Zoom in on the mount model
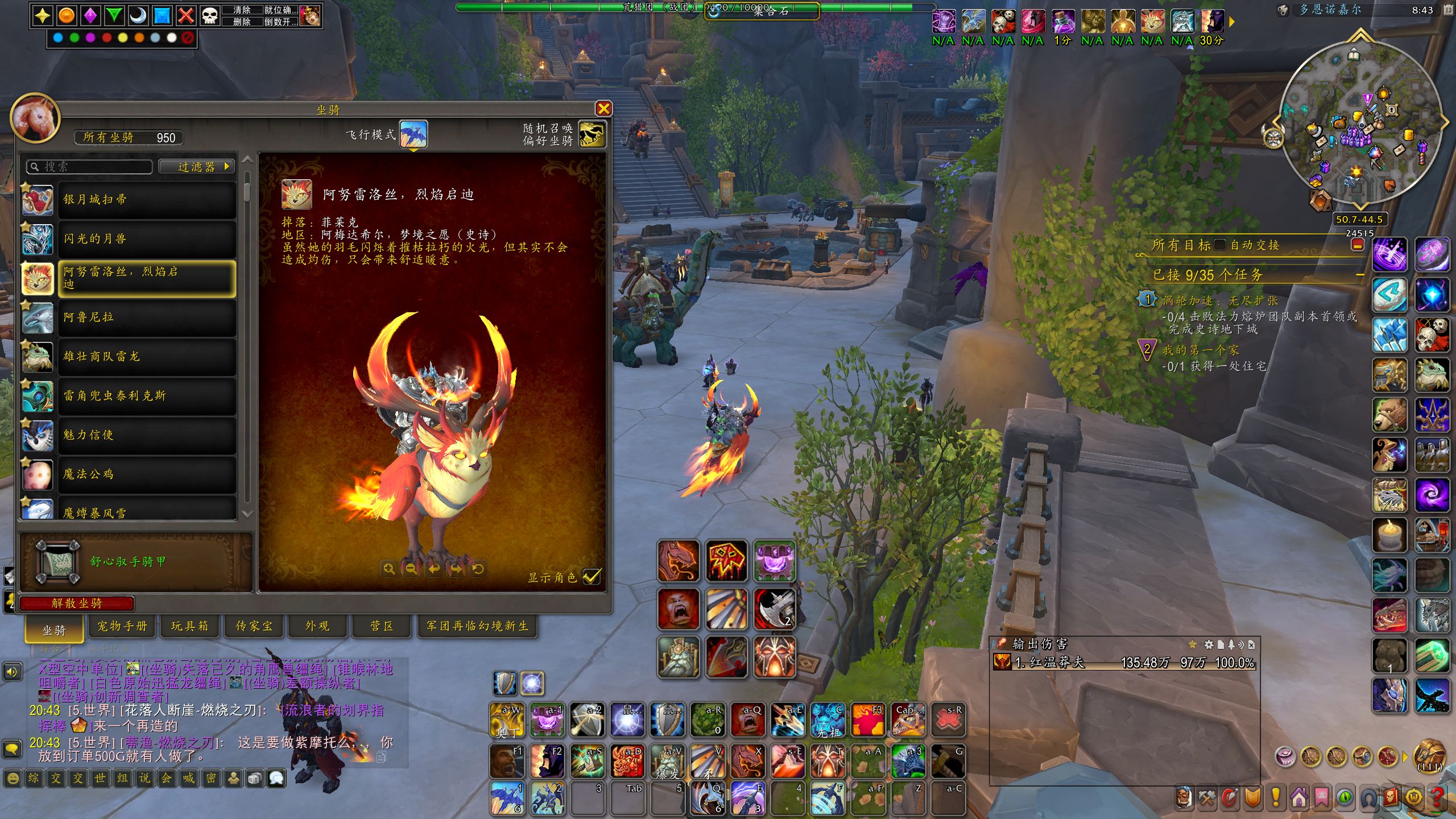This screenshot has width=1456, height=819. (x=389, y=569)
